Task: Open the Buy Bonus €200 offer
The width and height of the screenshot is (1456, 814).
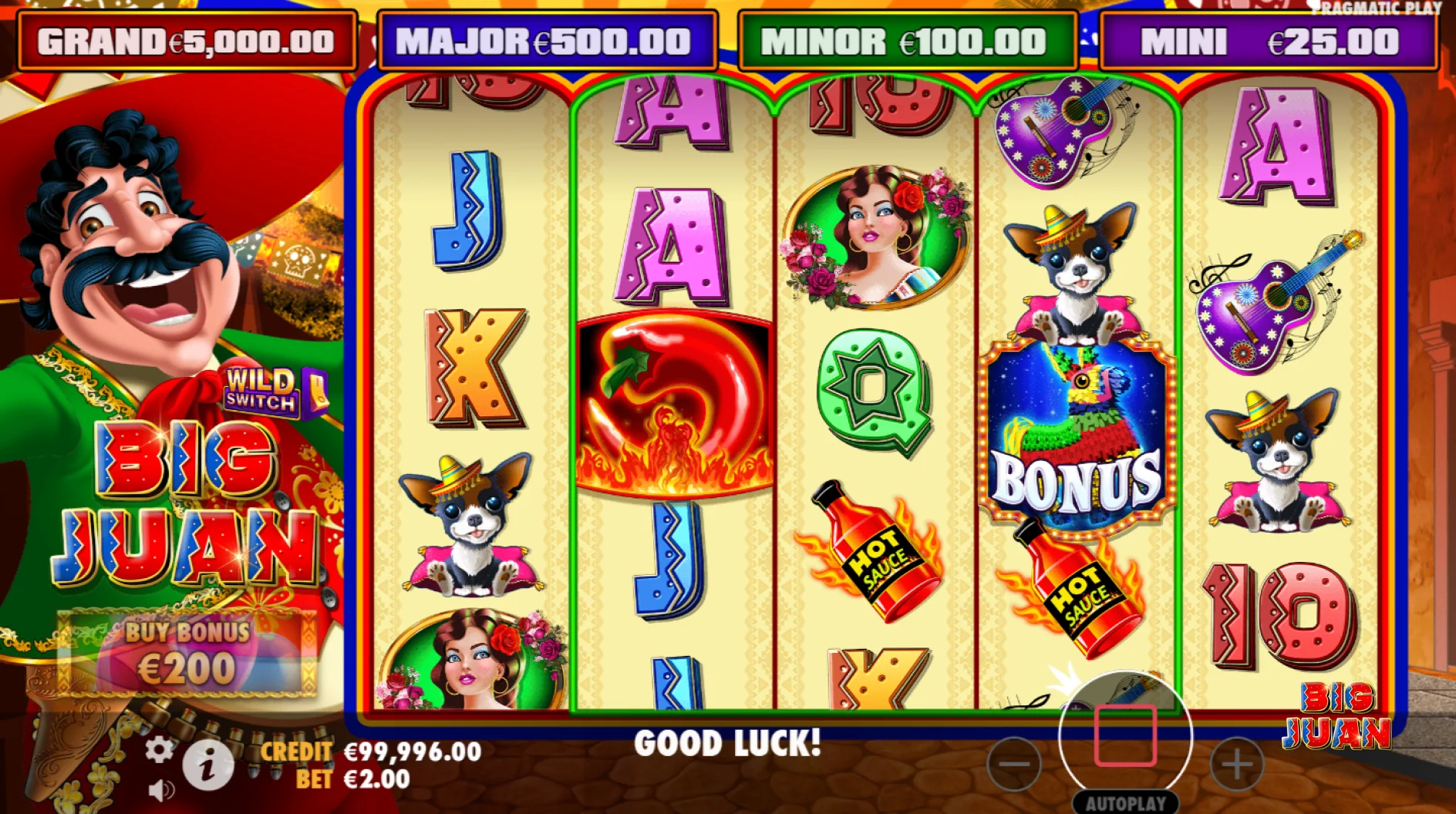Action: point(187,654)
